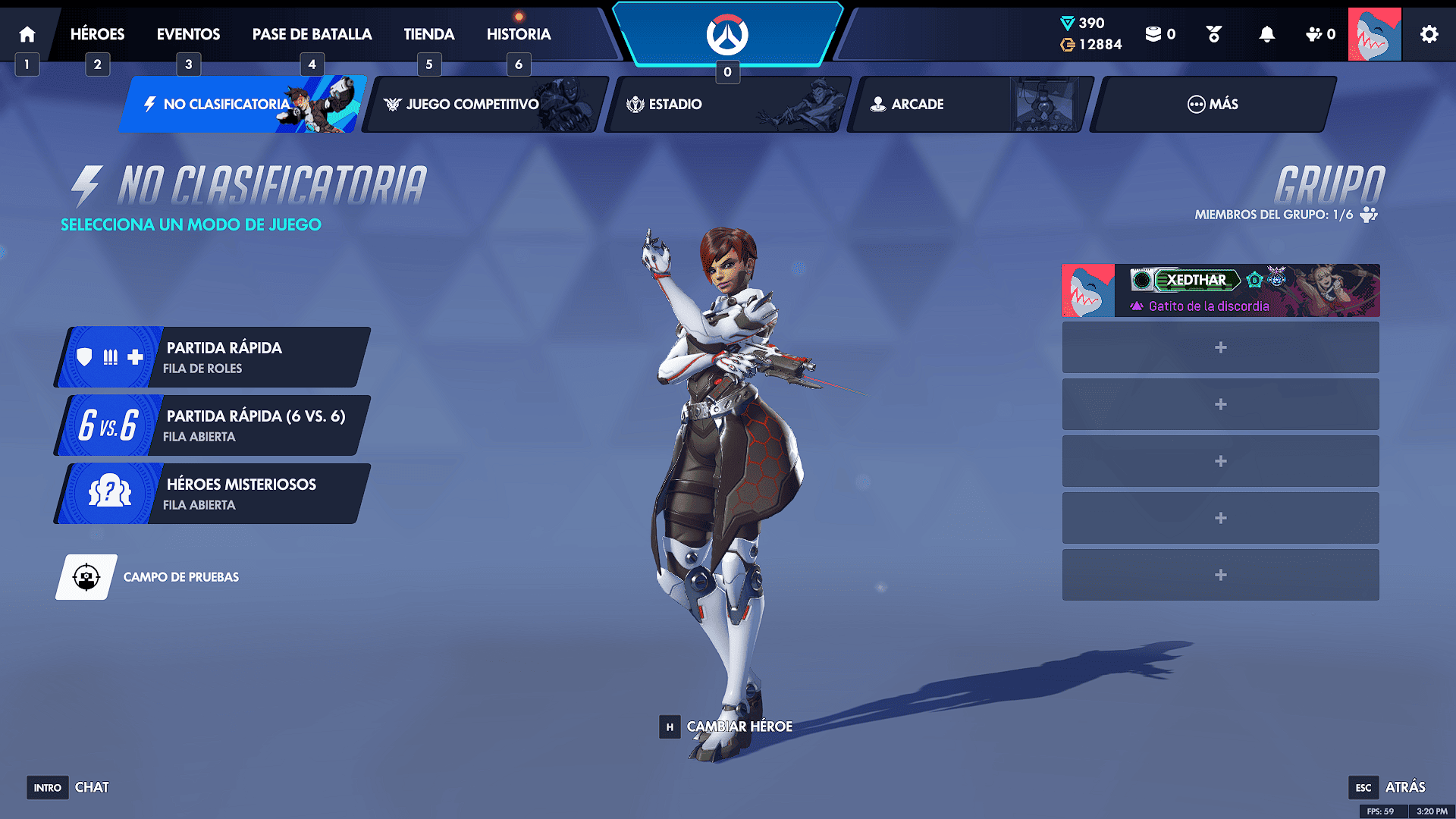Switch to Juego Competitivo tab
Screen dimensions: 1456x819
click(x=485, y=105)
